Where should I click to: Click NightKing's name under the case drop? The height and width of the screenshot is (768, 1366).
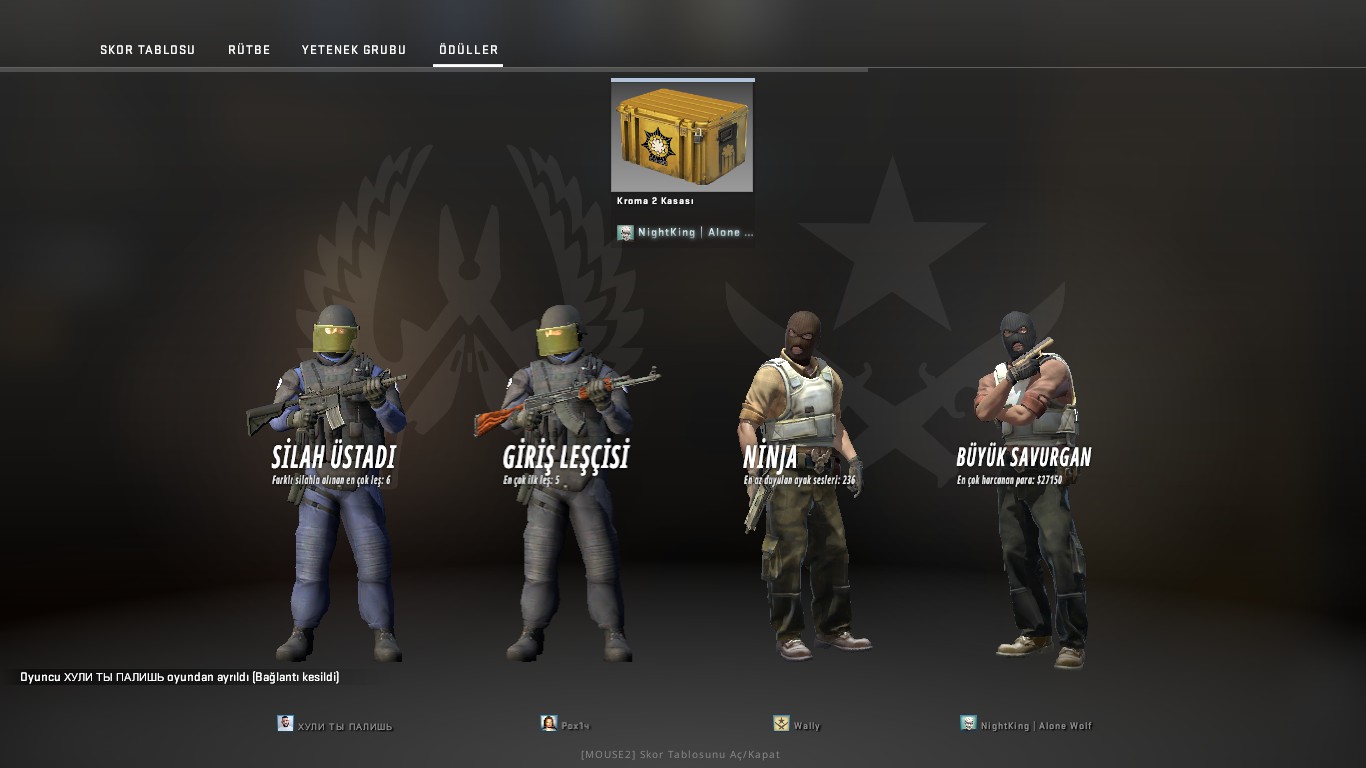pos(695,233)
